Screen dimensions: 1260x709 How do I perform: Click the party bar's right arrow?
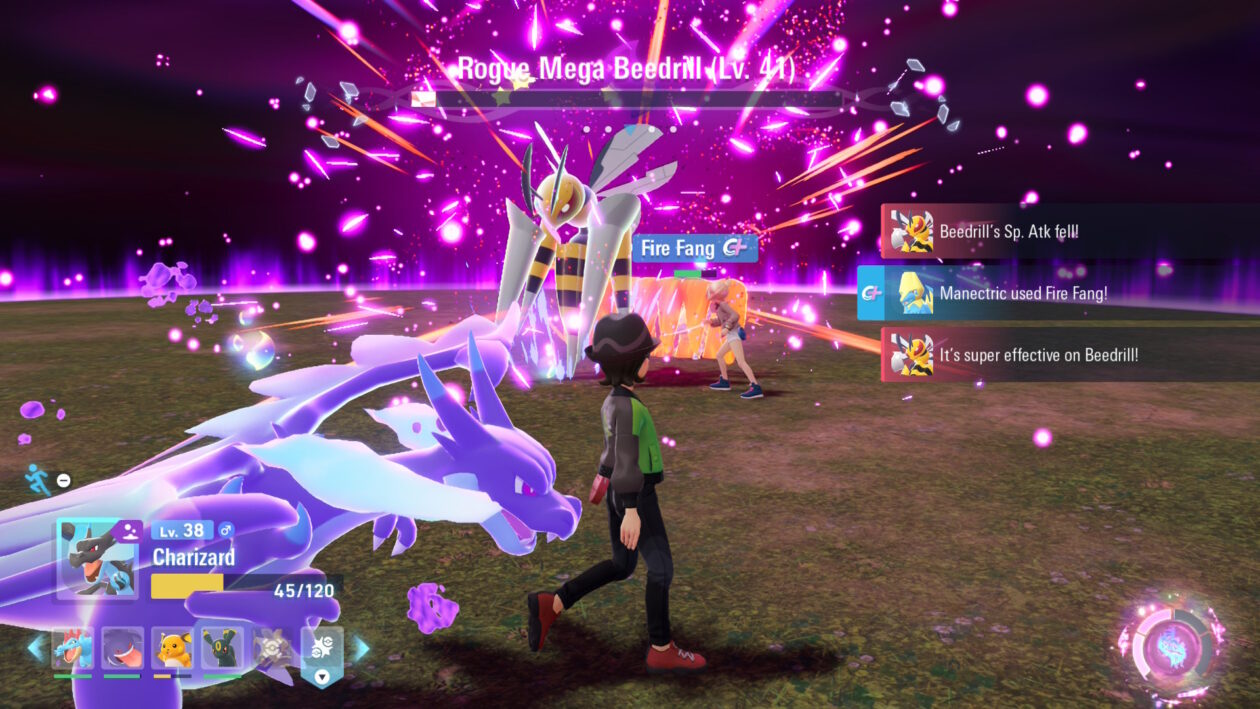coord(360,648)
